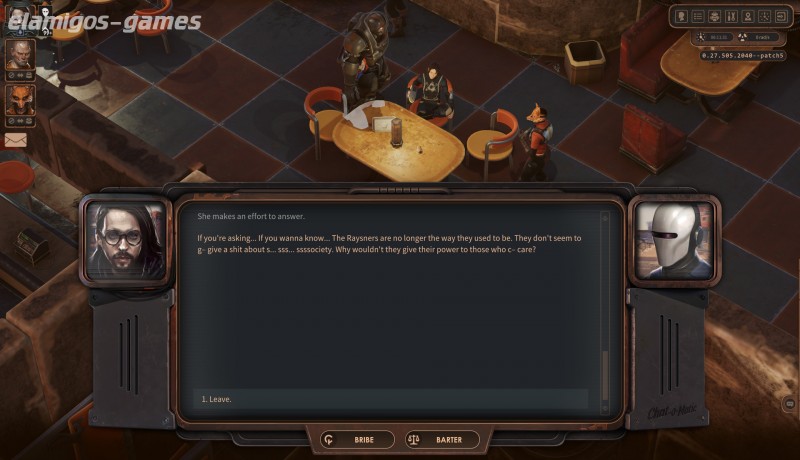Open the crafting tools icon
The width and height of the screenshot is (800, 460).
(731, 16)
